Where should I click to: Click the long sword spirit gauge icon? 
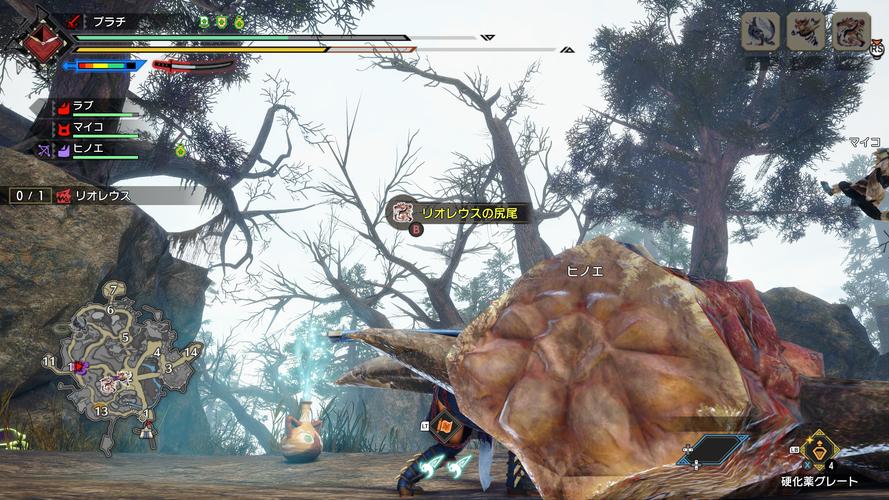194,66
